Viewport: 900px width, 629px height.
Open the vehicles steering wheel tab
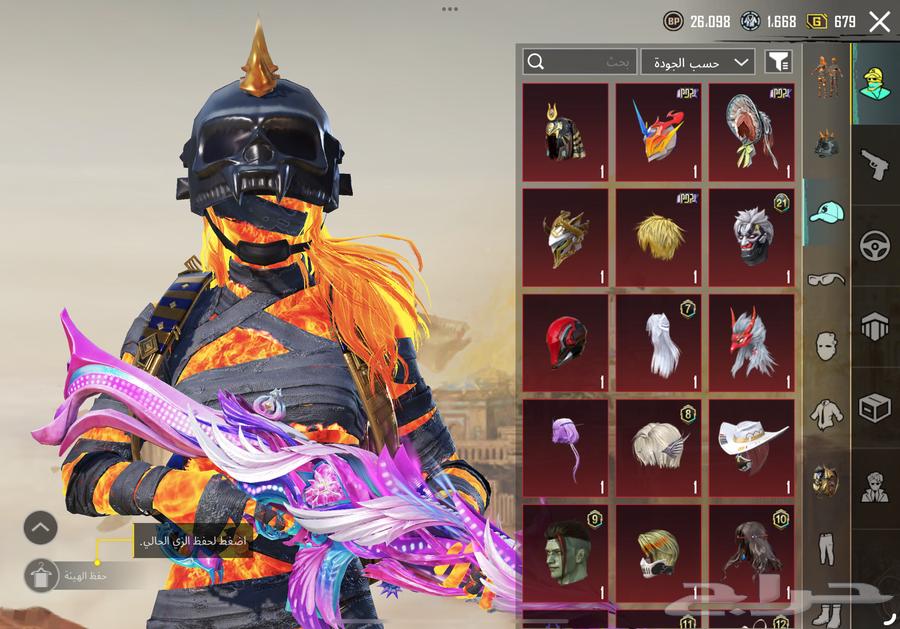pos(875,245)
